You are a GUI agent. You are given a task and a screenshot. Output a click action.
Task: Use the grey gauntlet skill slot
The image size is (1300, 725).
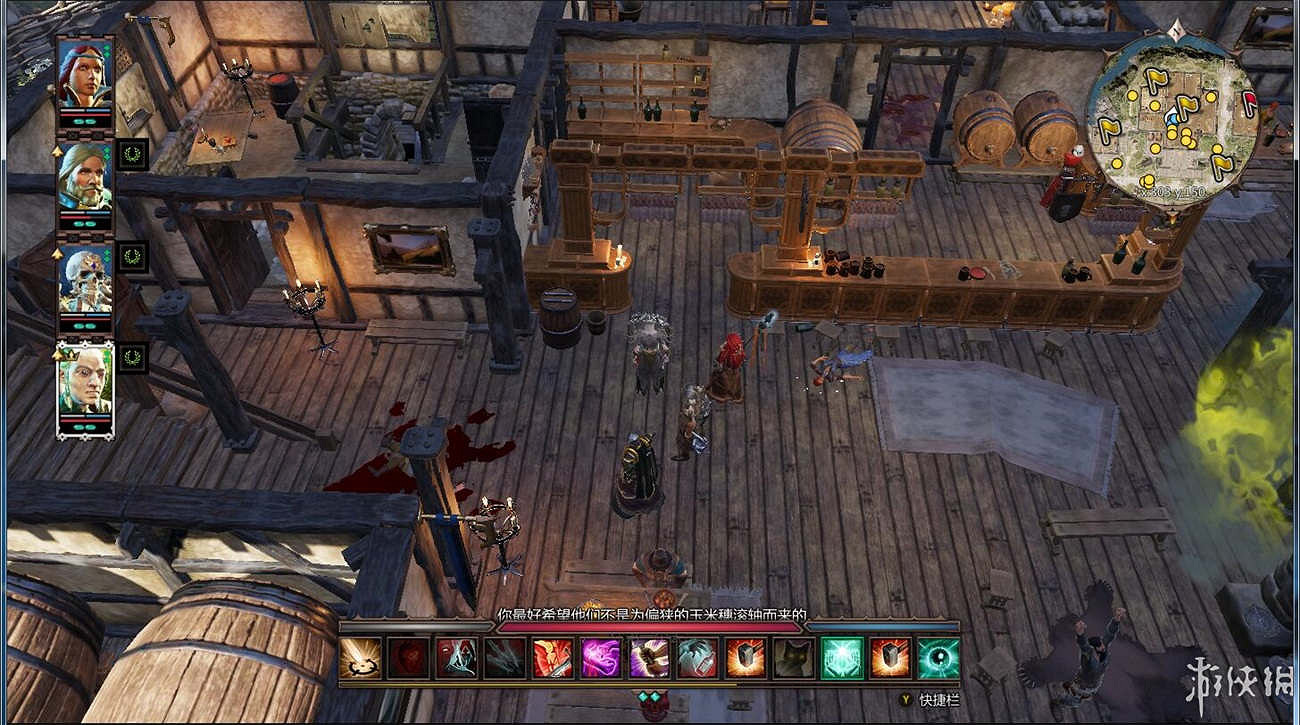[698, 658]
